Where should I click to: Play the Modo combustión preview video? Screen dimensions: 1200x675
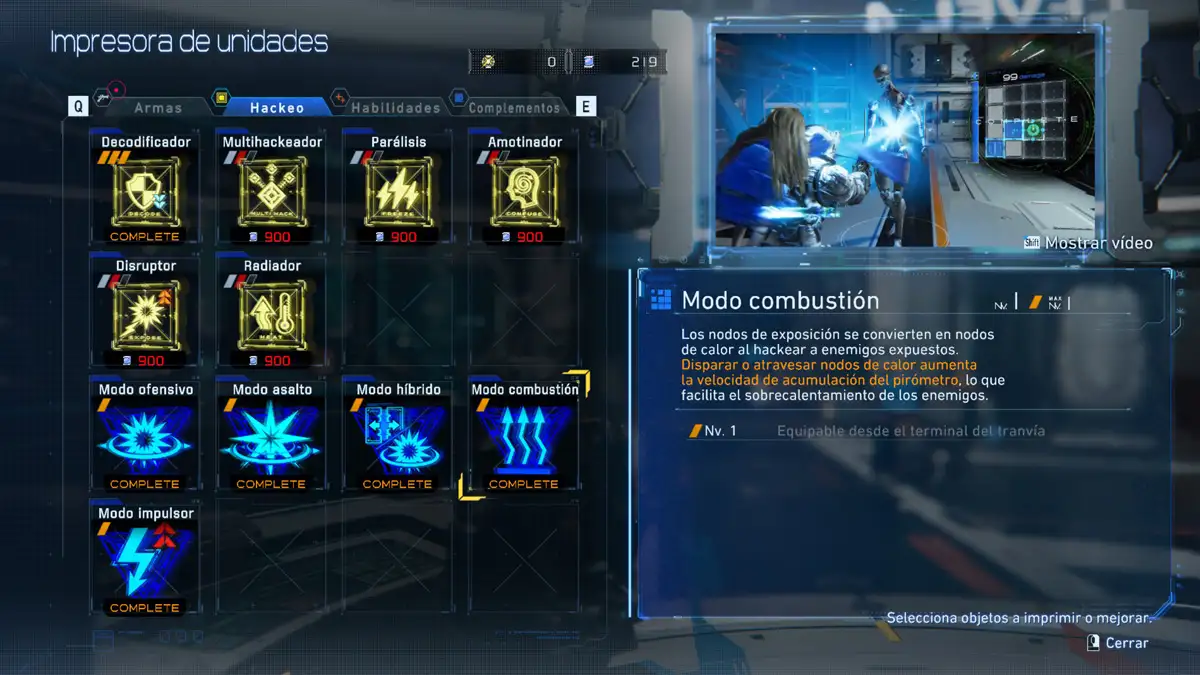pyautogui.click(x=903, y=138)
